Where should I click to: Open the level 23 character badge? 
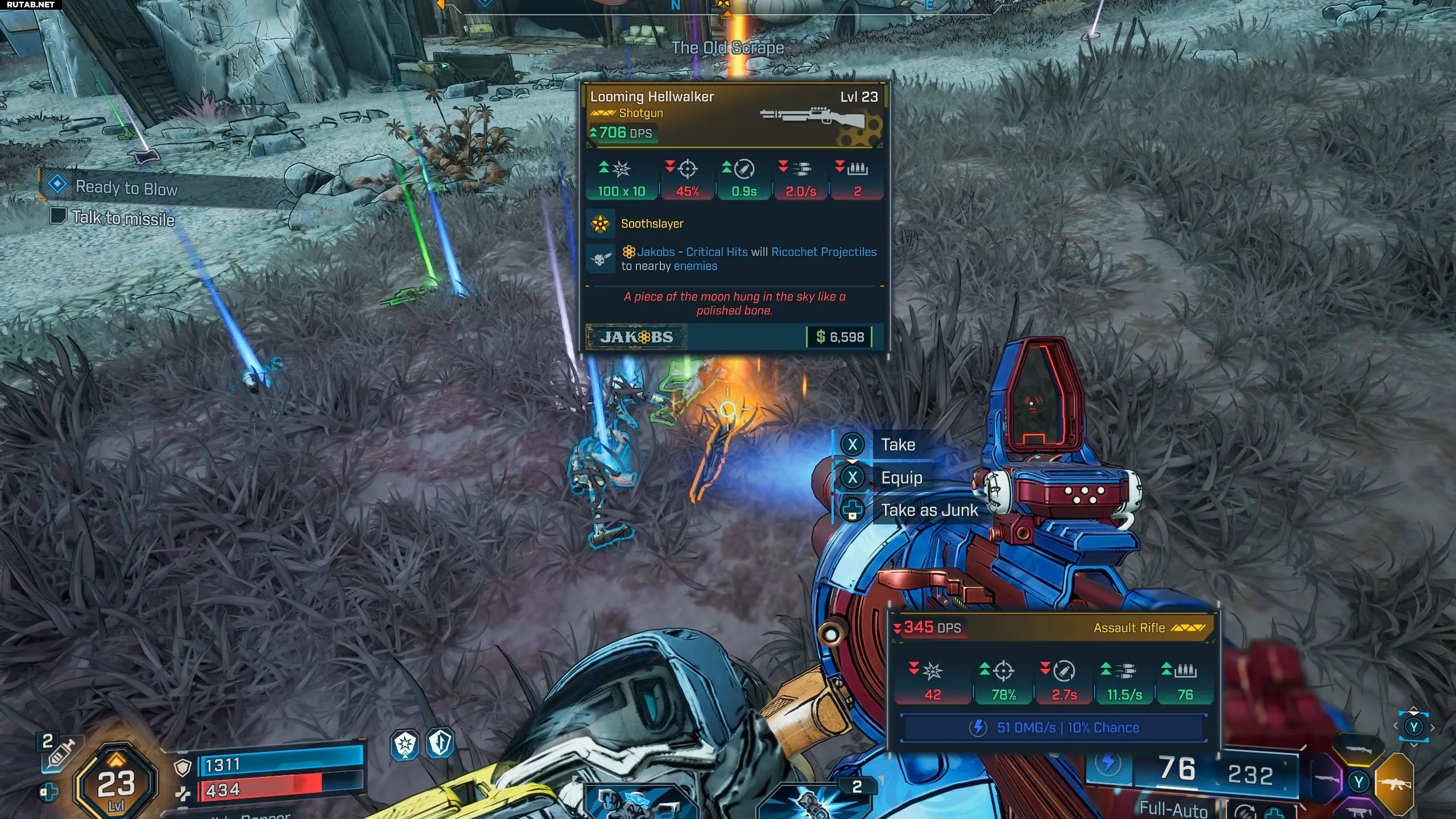pos(116,785)
